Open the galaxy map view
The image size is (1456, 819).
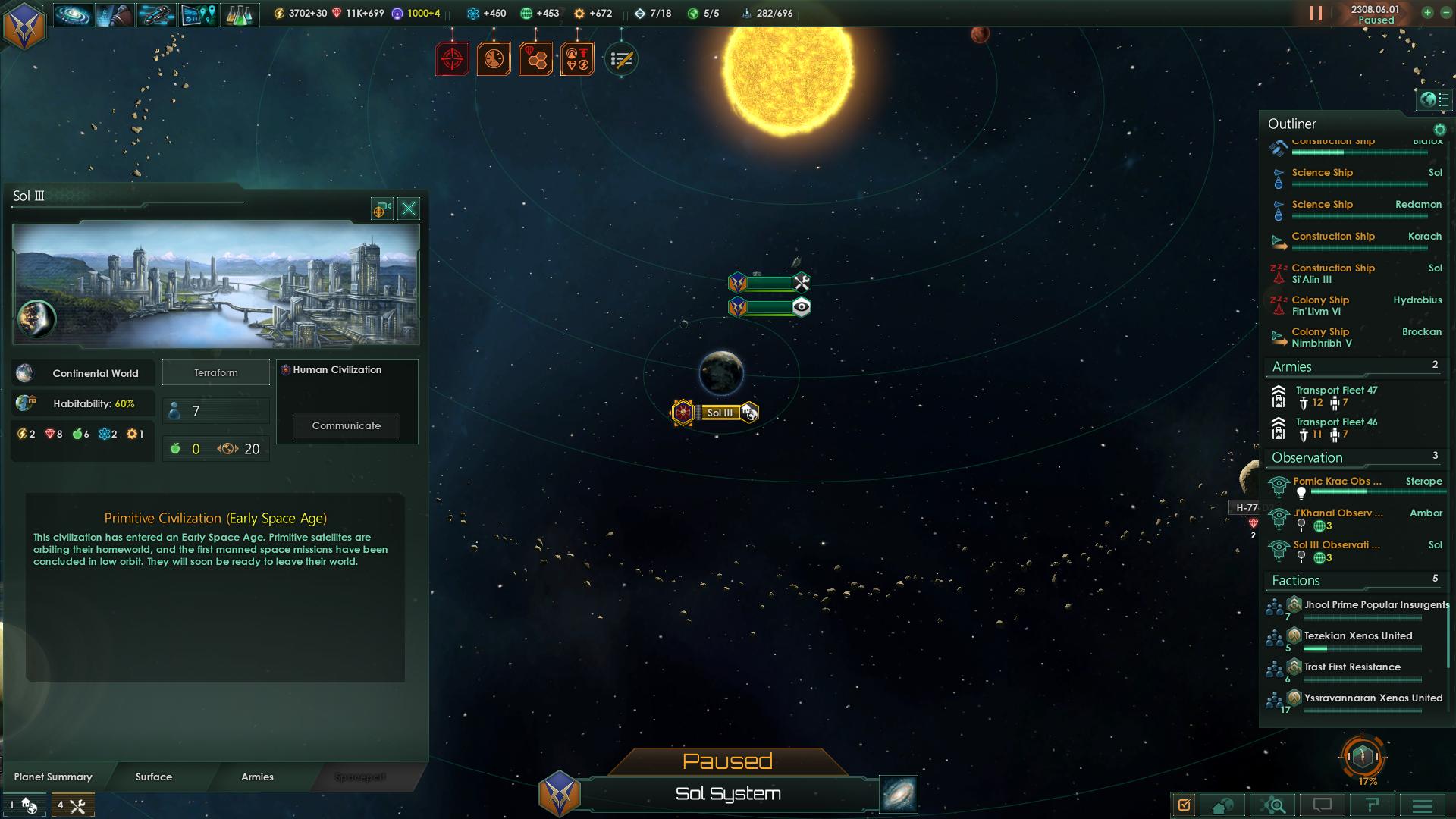899,794
